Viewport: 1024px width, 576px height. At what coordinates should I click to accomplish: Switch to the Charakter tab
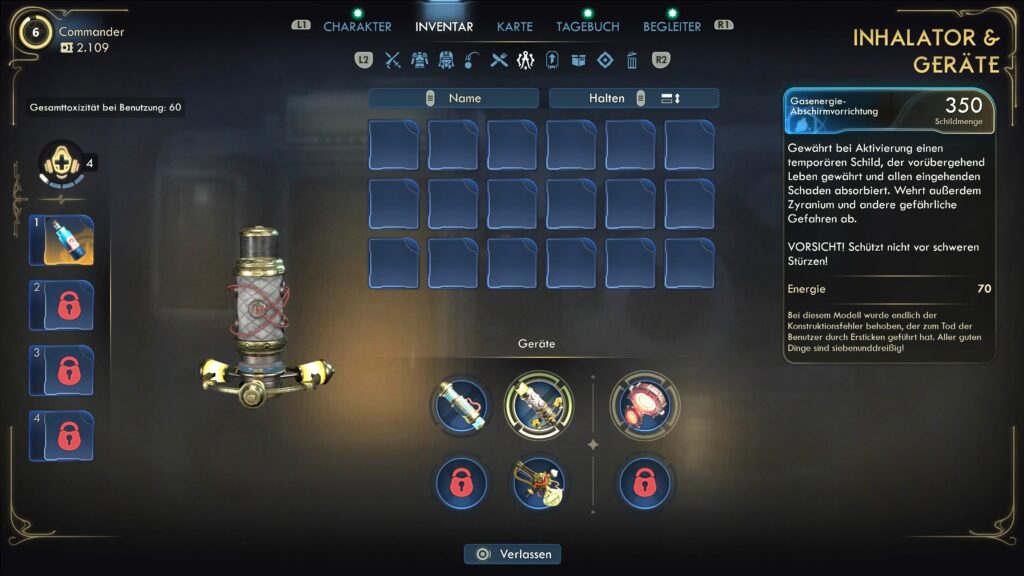[357, 26]
